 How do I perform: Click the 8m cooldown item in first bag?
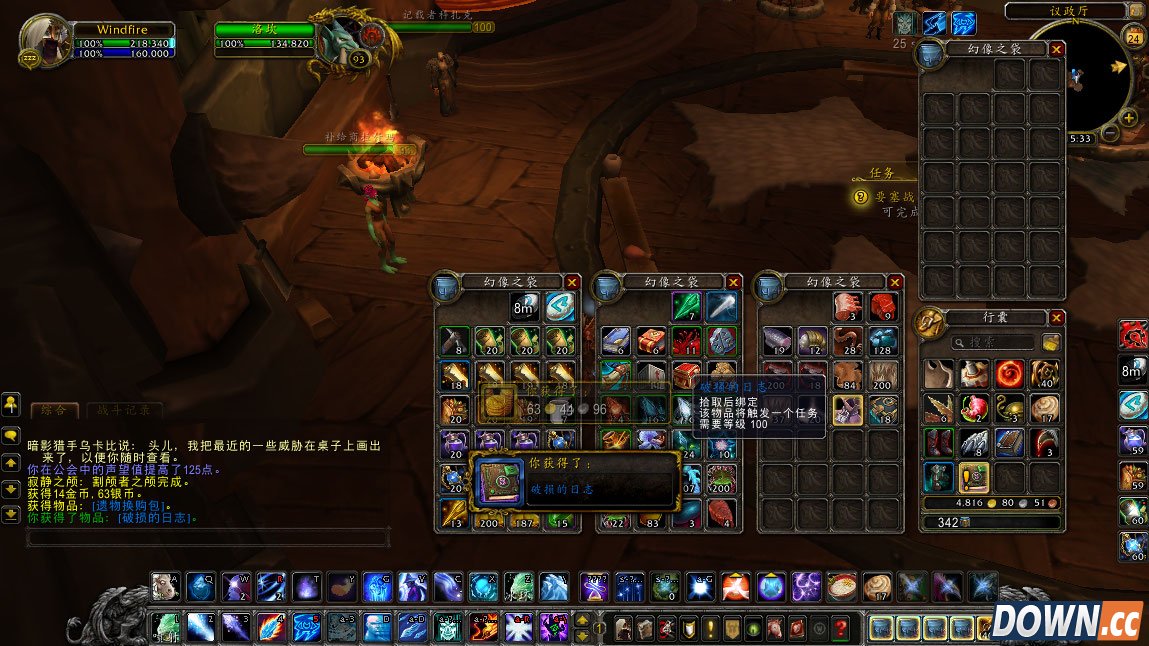[525, 306]
